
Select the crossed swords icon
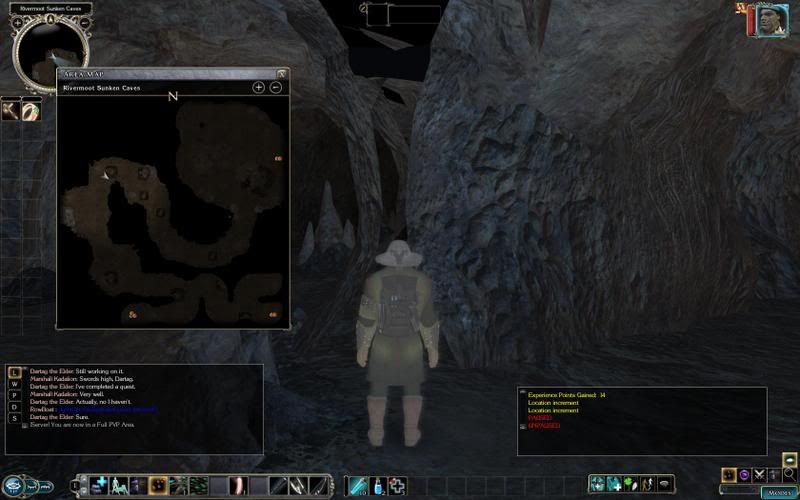tap(759, 474)
